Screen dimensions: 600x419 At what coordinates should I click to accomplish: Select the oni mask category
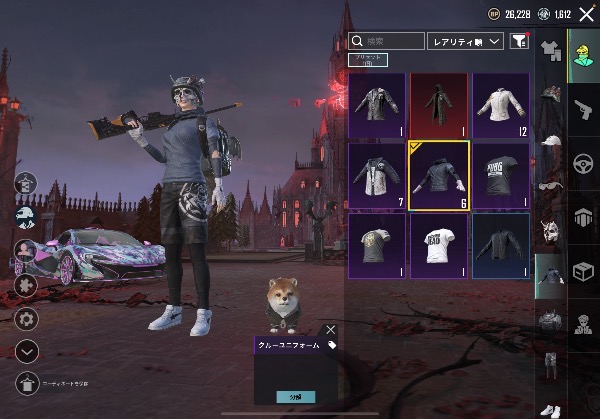(548, 232)
